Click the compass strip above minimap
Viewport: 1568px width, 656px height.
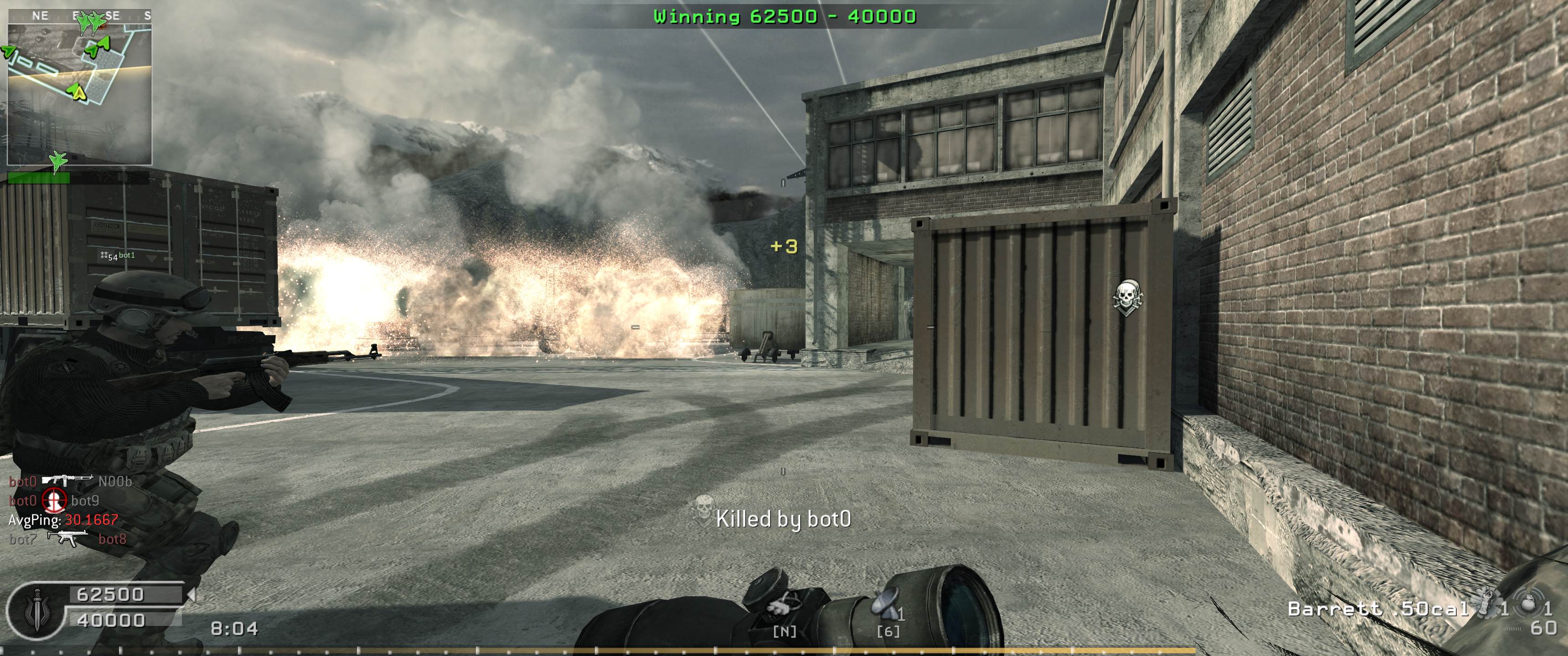[79, 15]
